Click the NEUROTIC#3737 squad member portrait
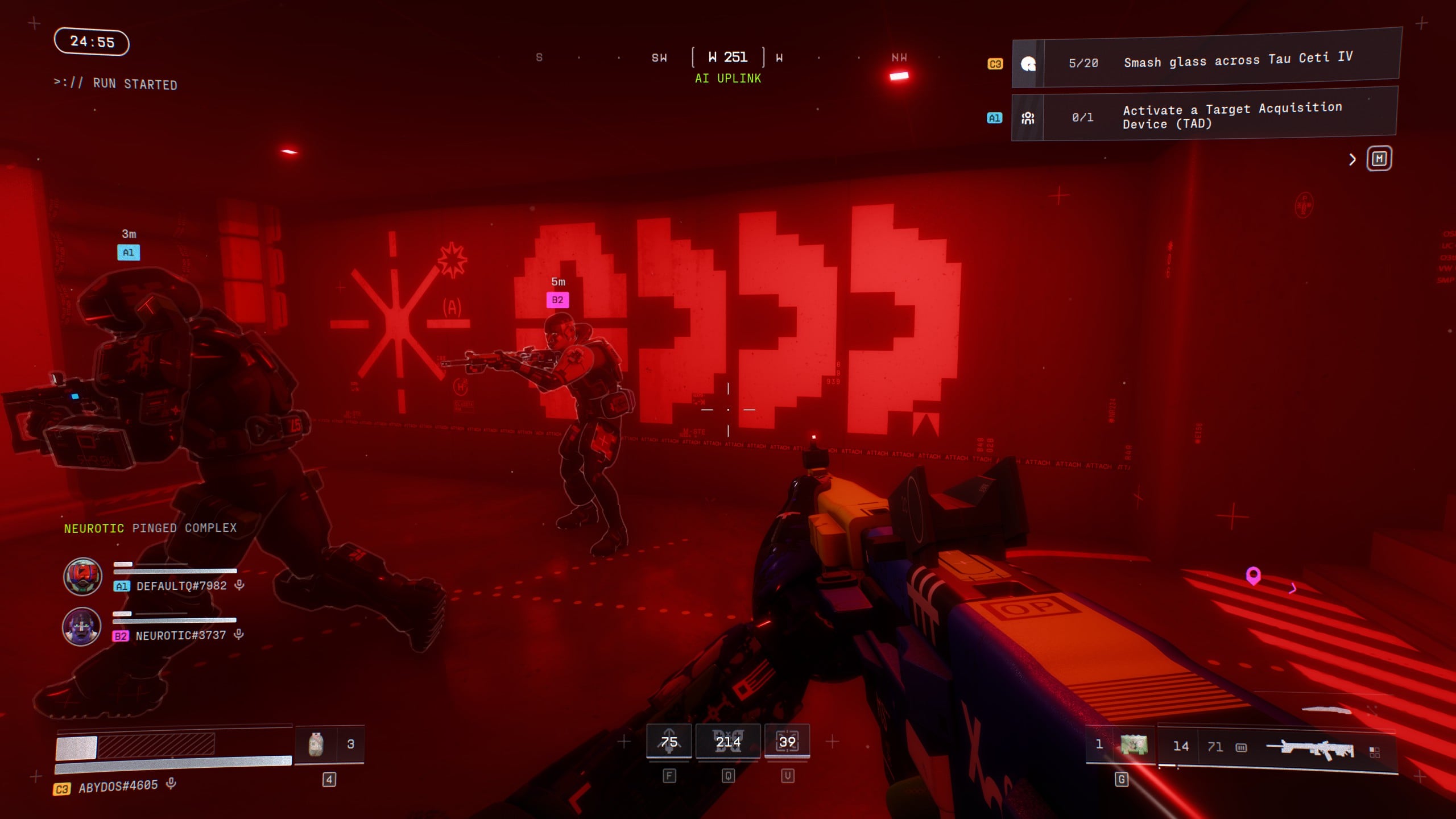The height and width of the screenshot is (819, 1456). [81, 626]
